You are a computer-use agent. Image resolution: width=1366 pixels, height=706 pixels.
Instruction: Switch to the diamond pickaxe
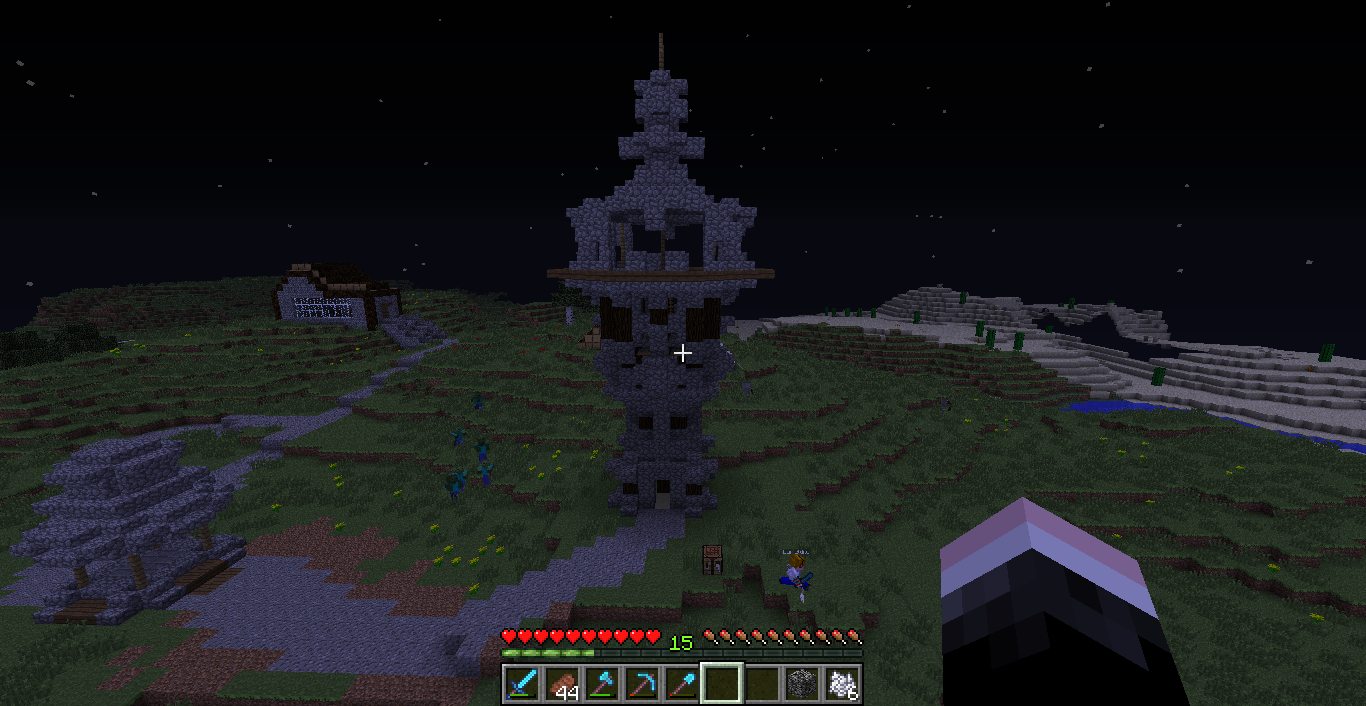(x=642, y=684)
